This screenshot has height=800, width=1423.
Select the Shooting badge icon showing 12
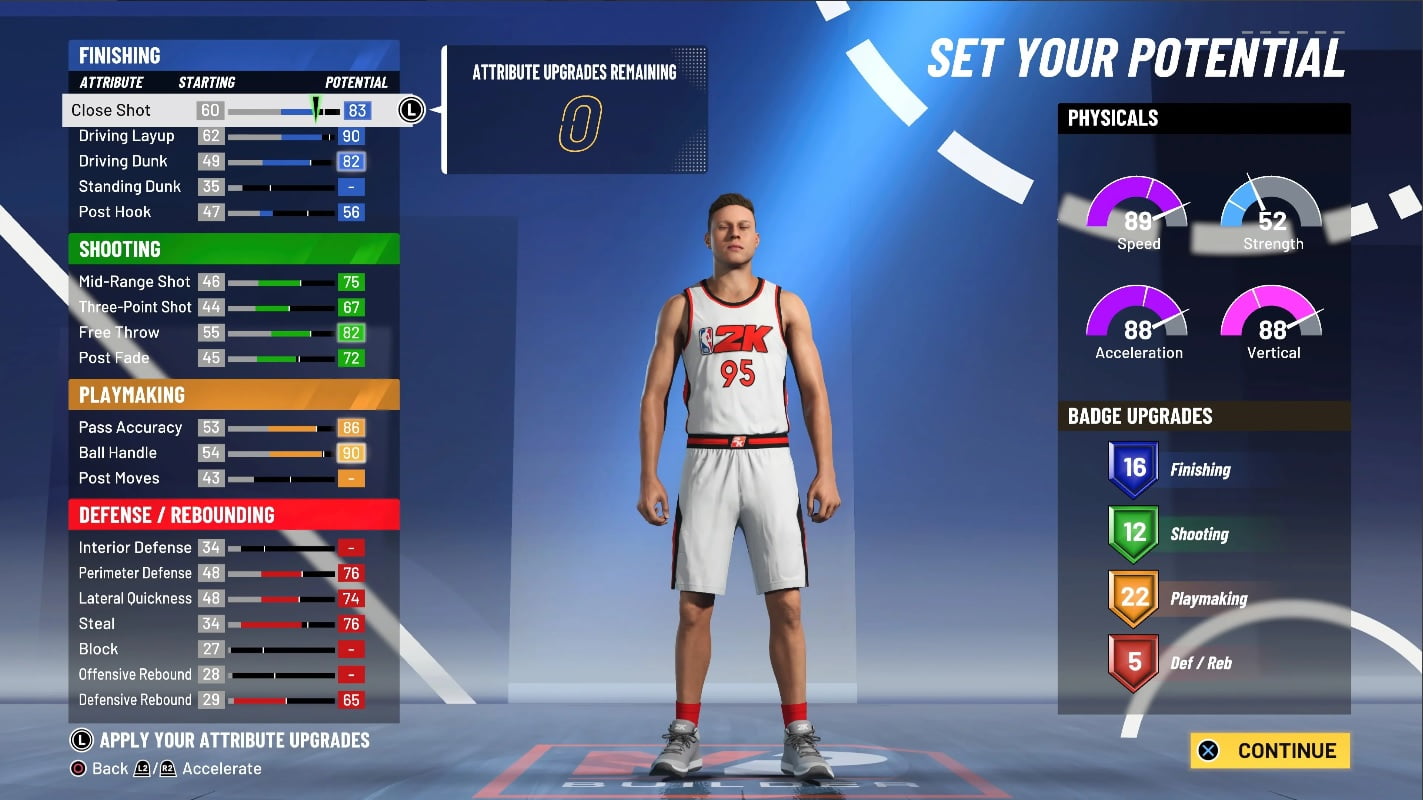[x=1134, y=533]
